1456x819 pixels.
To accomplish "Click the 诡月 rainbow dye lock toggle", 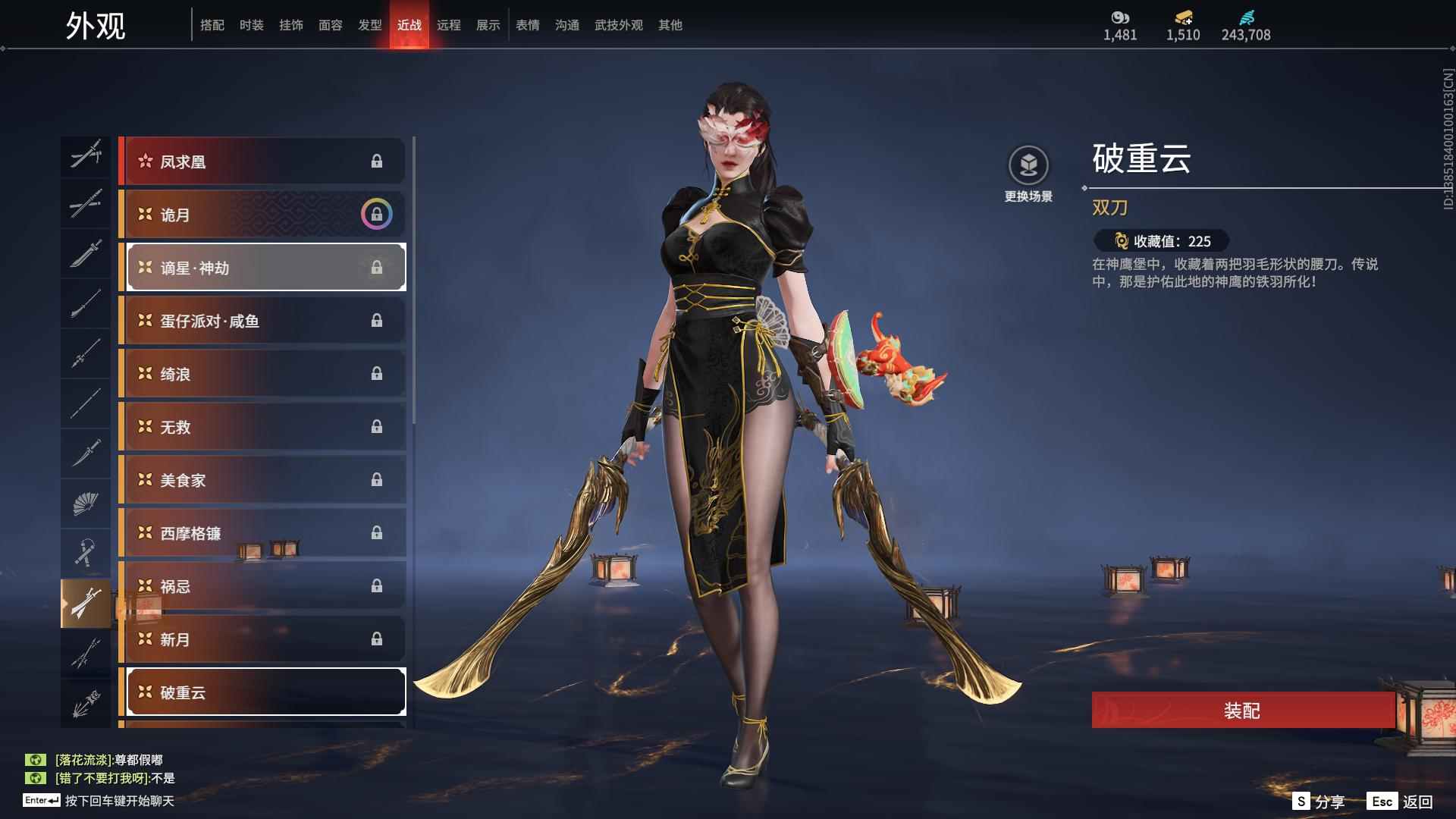I will (377, 215).
